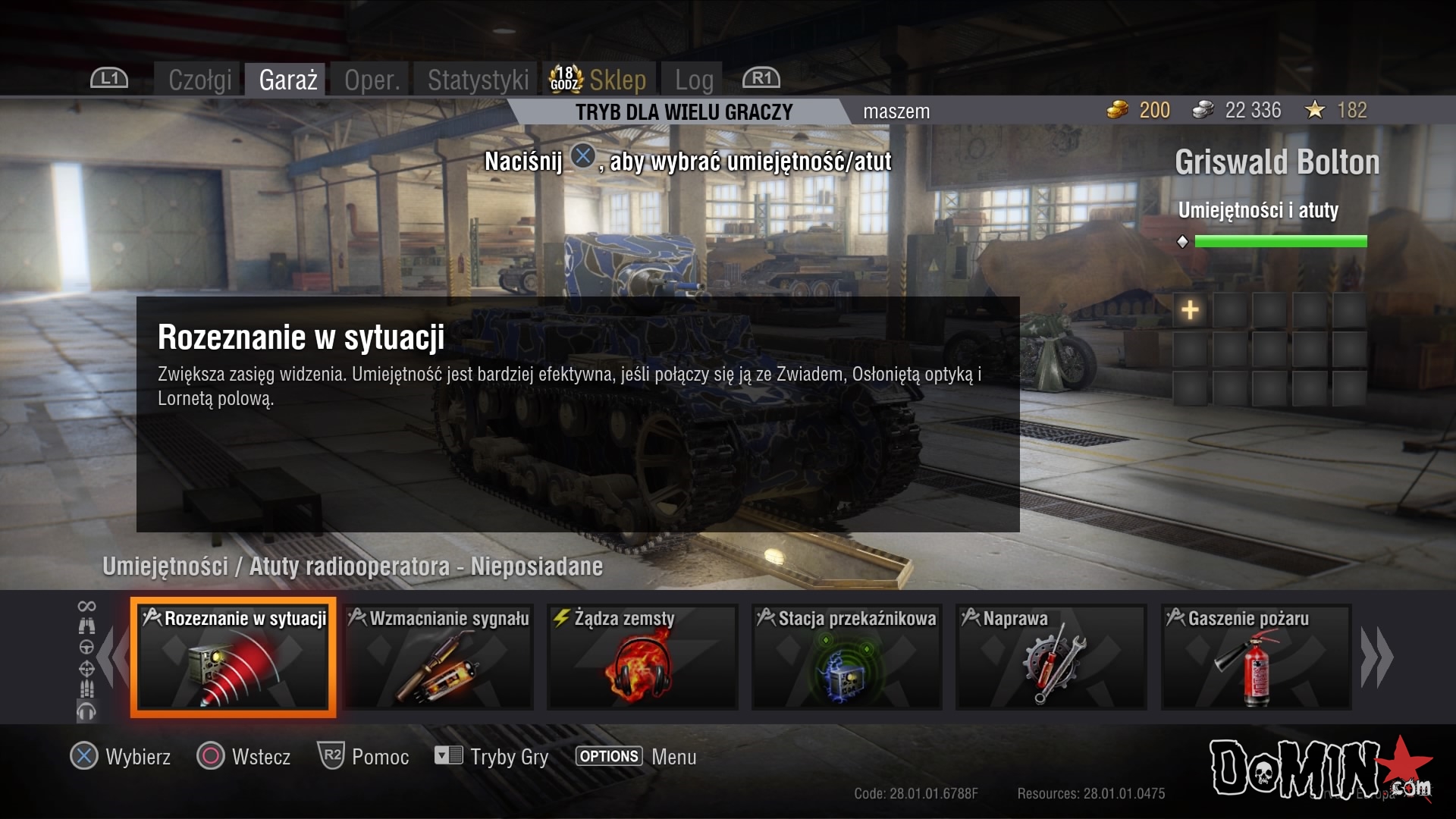This screenshot has height=819, width=1456.
Task: Pick the Żądza zemsty perk
Action: coord(642,657)
